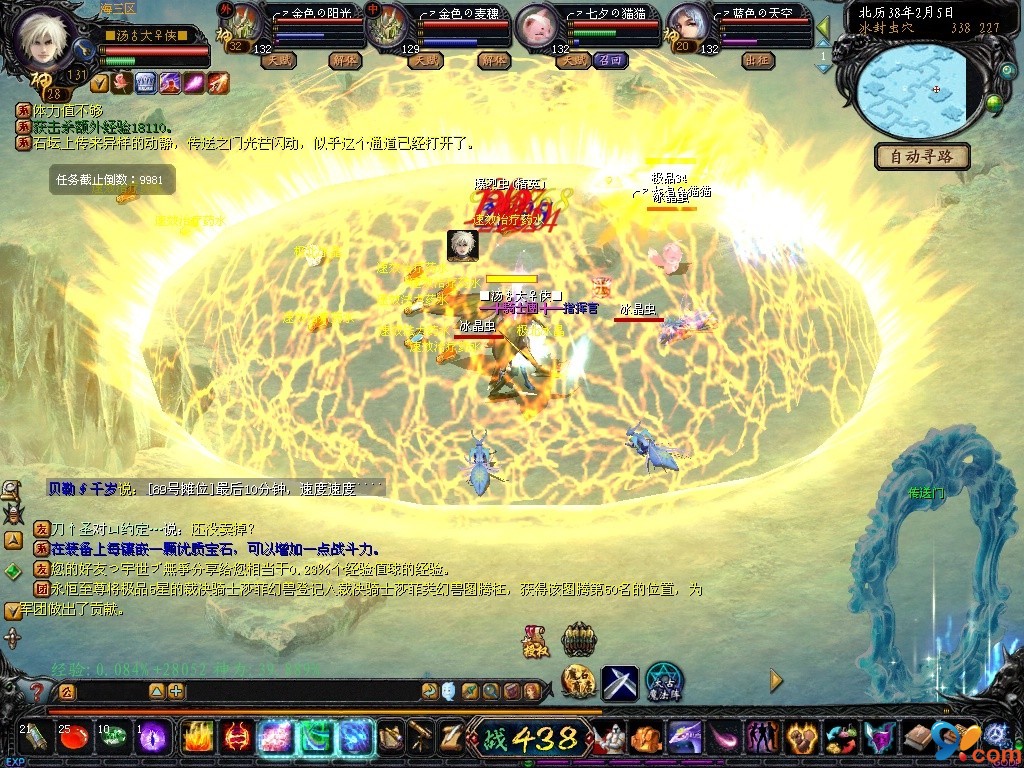Click the 解体 button under 金色の麦穗
This screenshot has width=1024, height=768.
(x=493, y=60)
